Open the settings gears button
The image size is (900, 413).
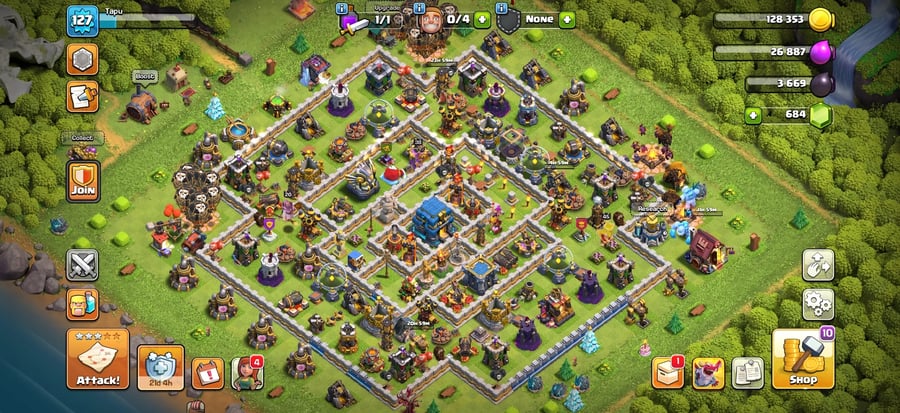pyautogui.click(x=818, y=303)
